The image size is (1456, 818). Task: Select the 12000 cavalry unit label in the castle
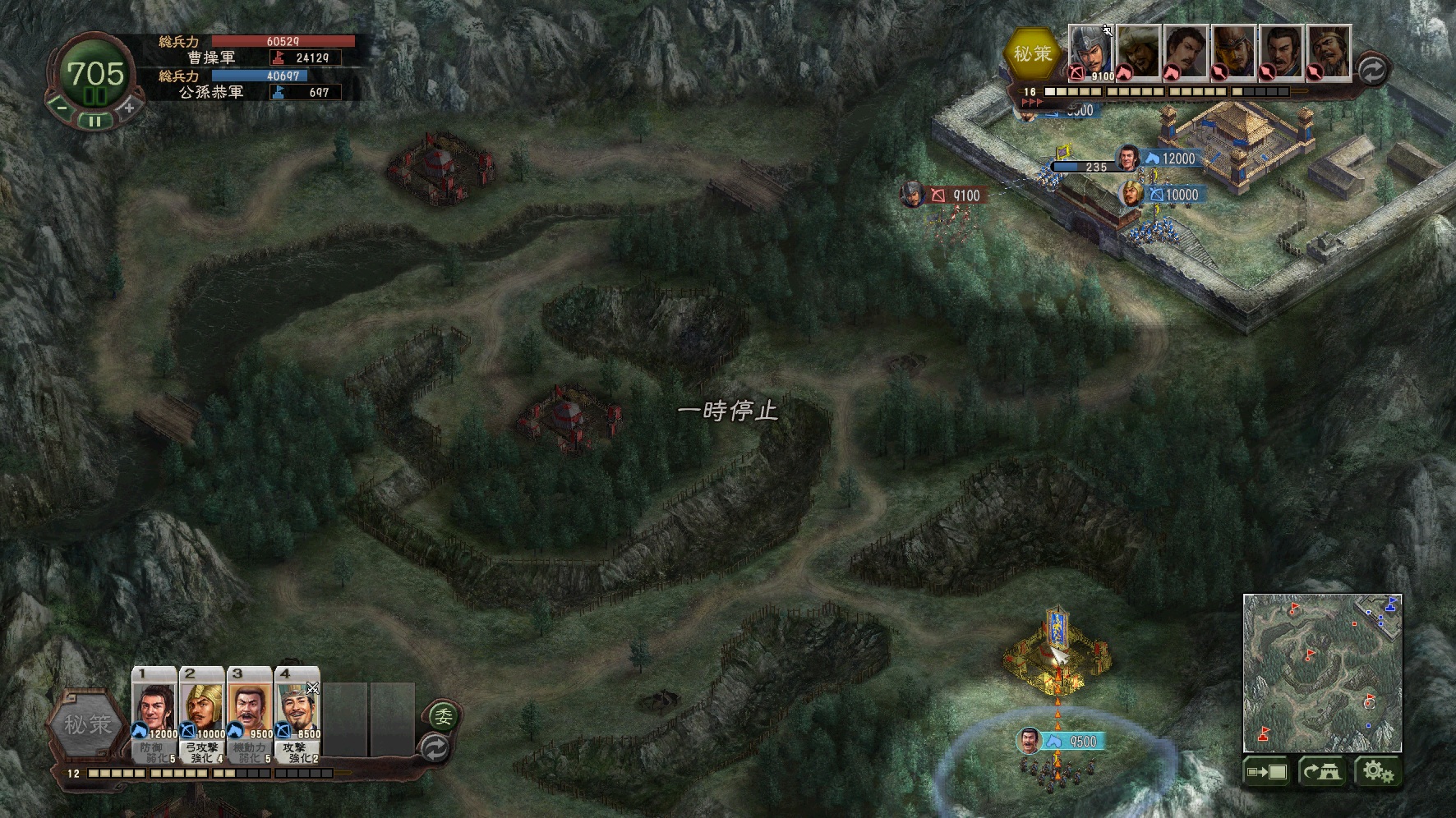click(1169, 159)
